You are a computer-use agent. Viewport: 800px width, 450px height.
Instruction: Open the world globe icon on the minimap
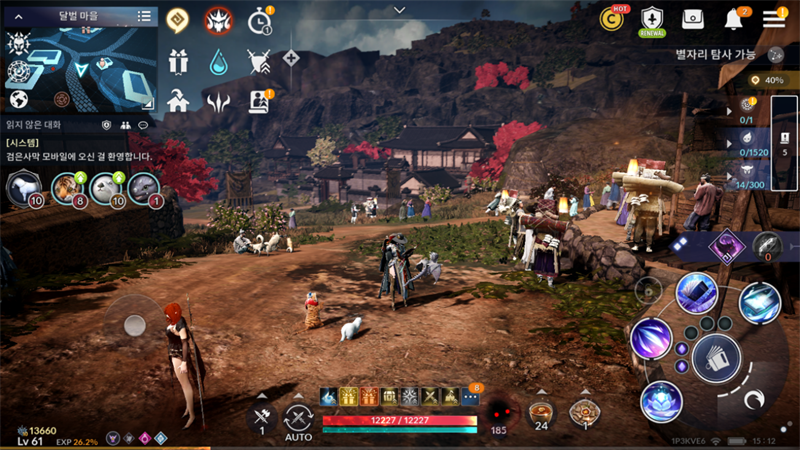[x=18, y=99]
